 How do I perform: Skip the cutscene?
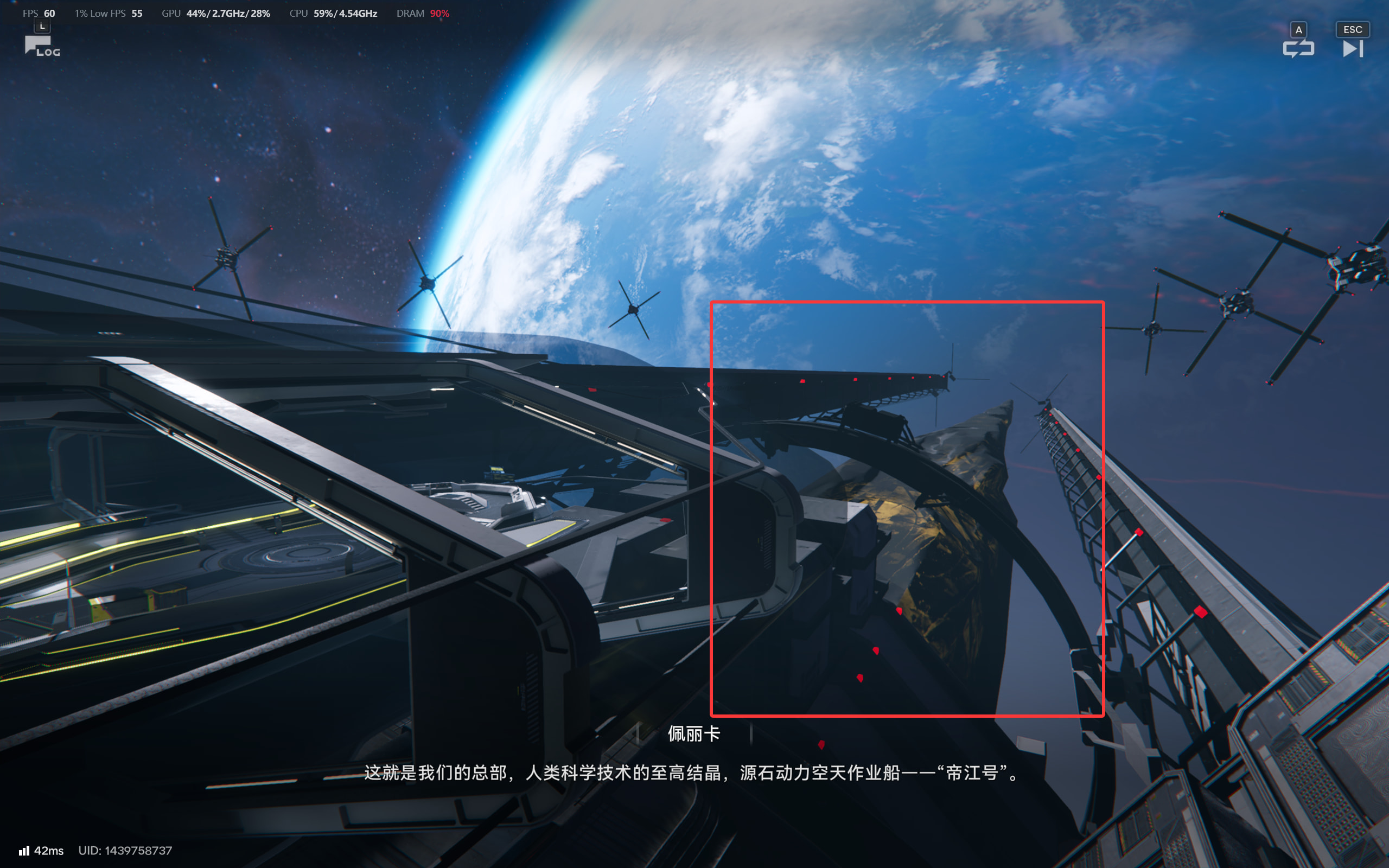tap(1352, 48)
